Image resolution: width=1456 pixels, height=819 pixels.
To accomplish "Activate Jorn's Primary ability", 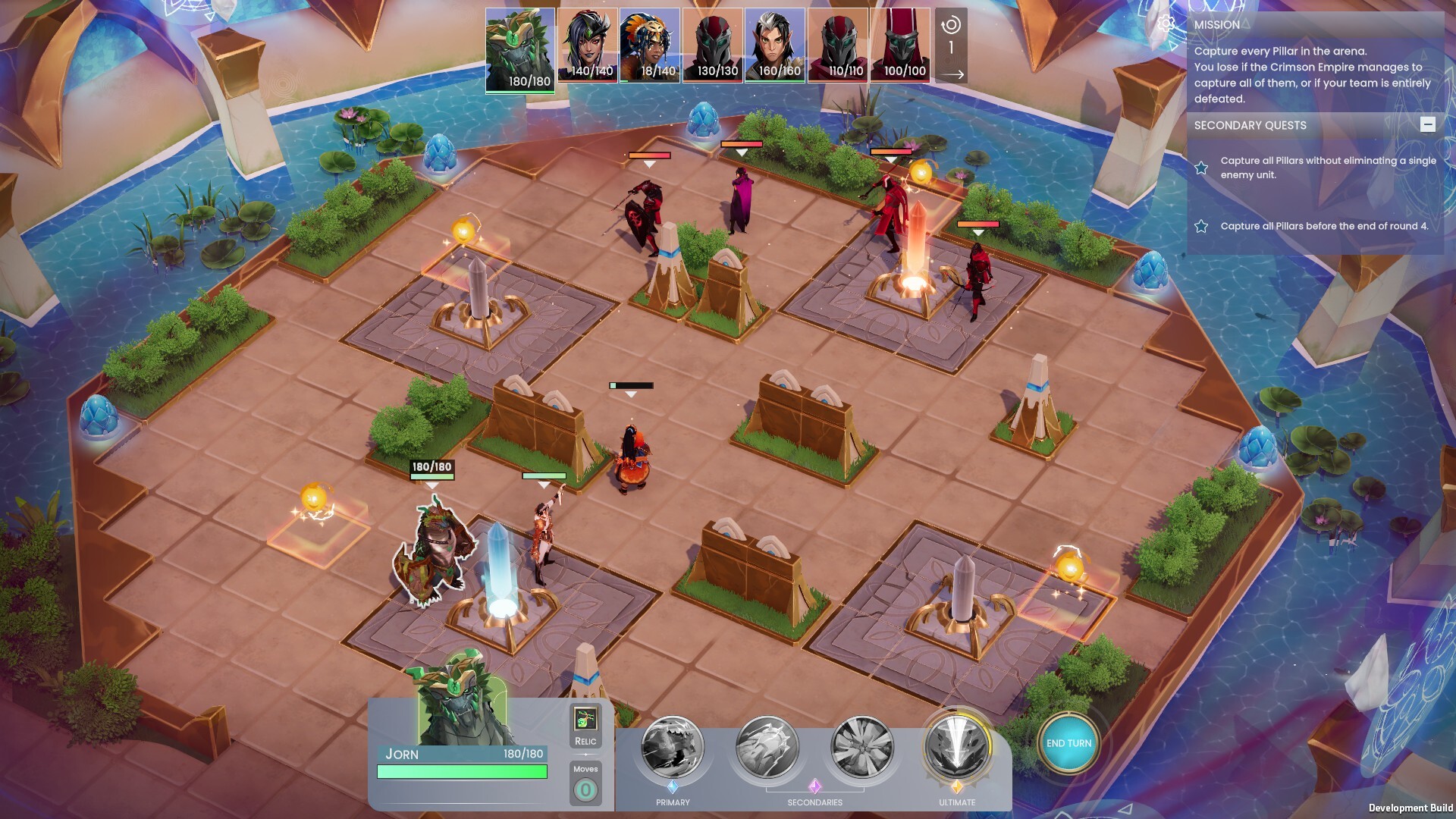I will point(673,748).
